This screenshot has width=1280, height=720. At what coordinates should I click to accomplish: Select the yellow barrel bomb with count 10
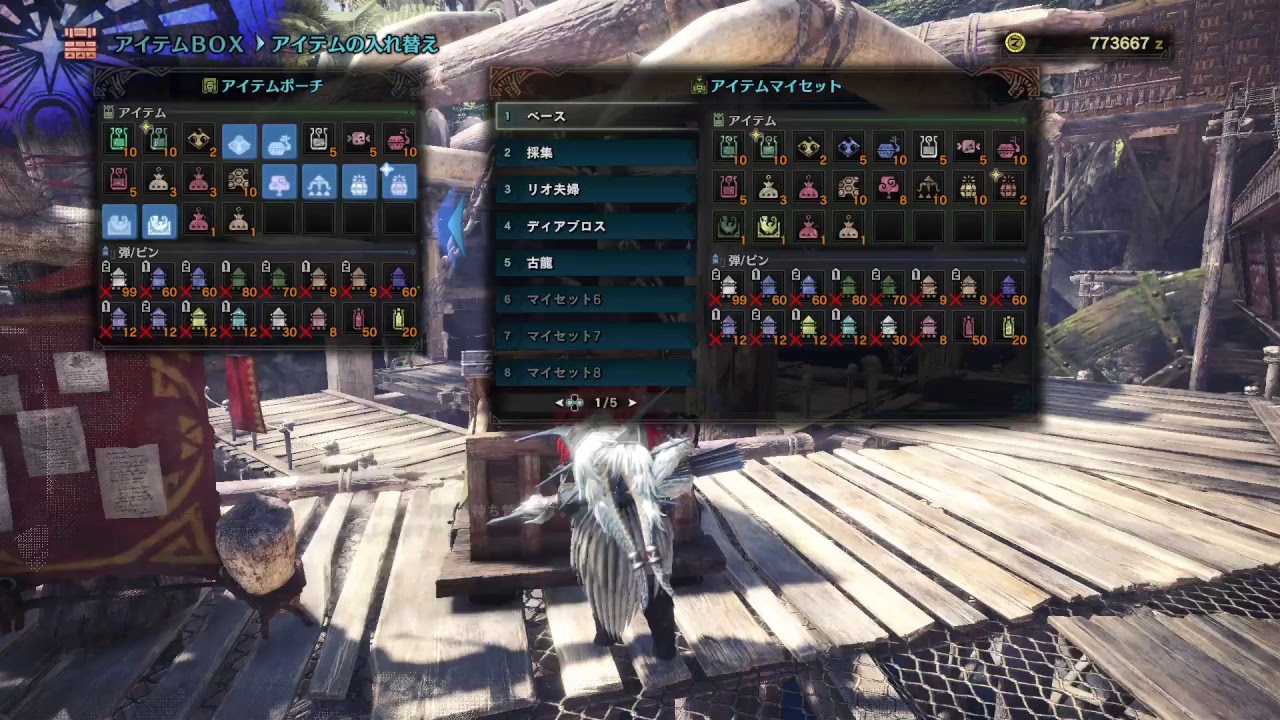point(969,187)
